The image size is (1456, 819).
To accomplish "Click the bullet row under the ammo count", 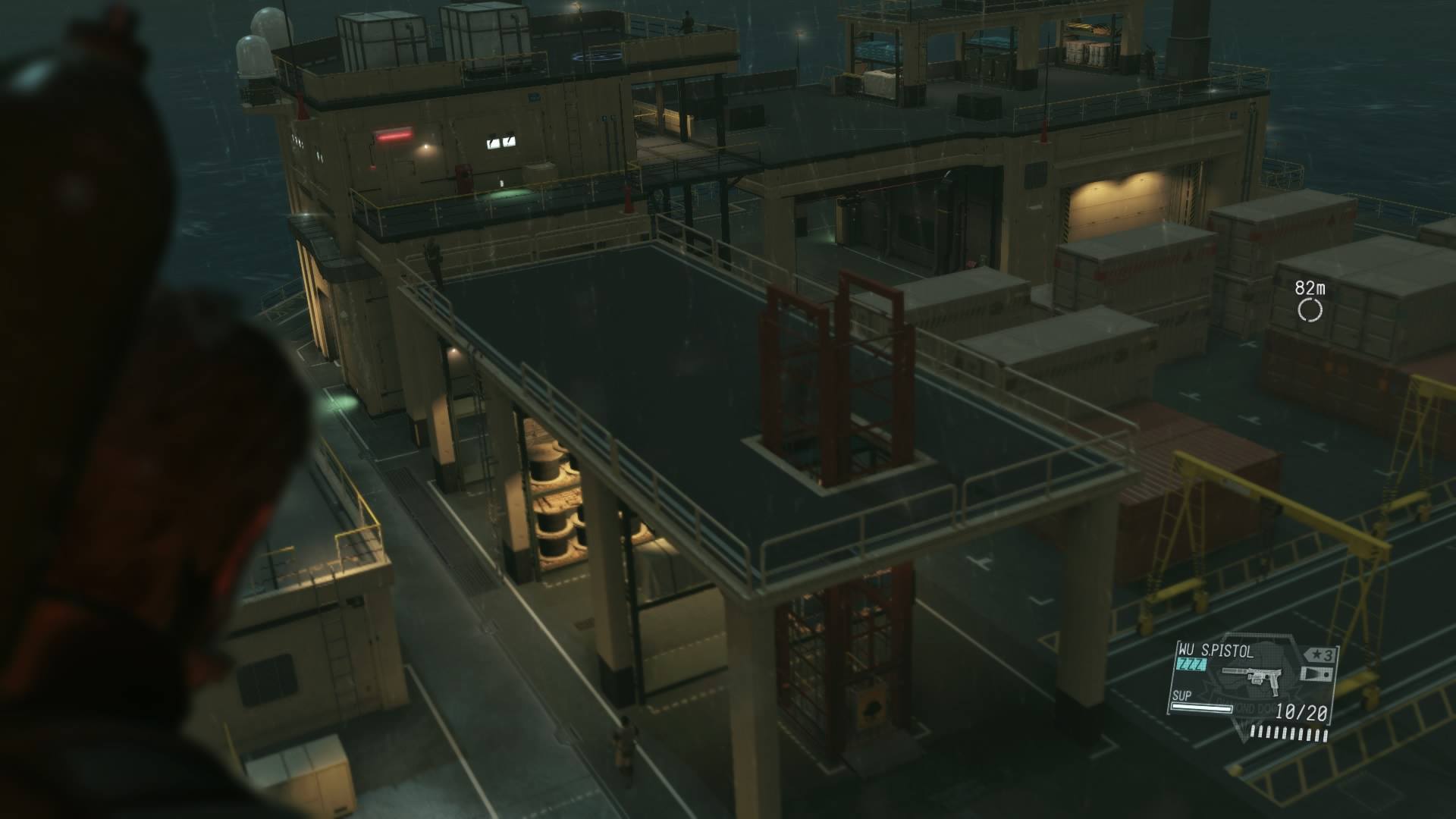I will (x=1288, y=733).
